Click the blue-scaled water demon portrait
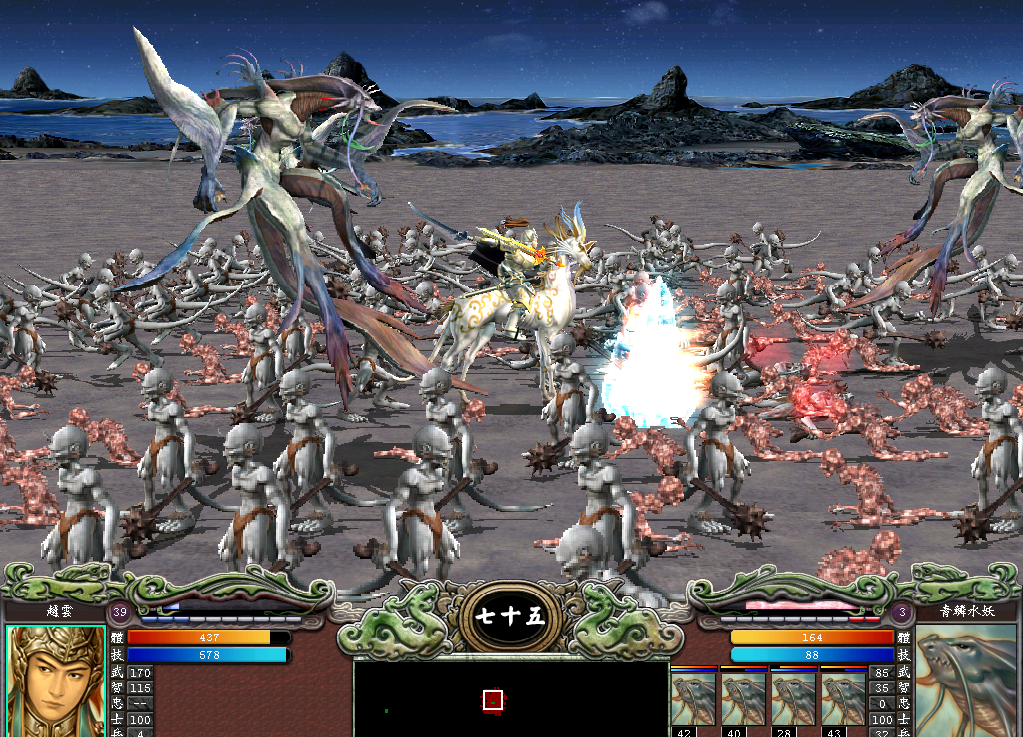The image size is (1023, 737). point(967,682)
